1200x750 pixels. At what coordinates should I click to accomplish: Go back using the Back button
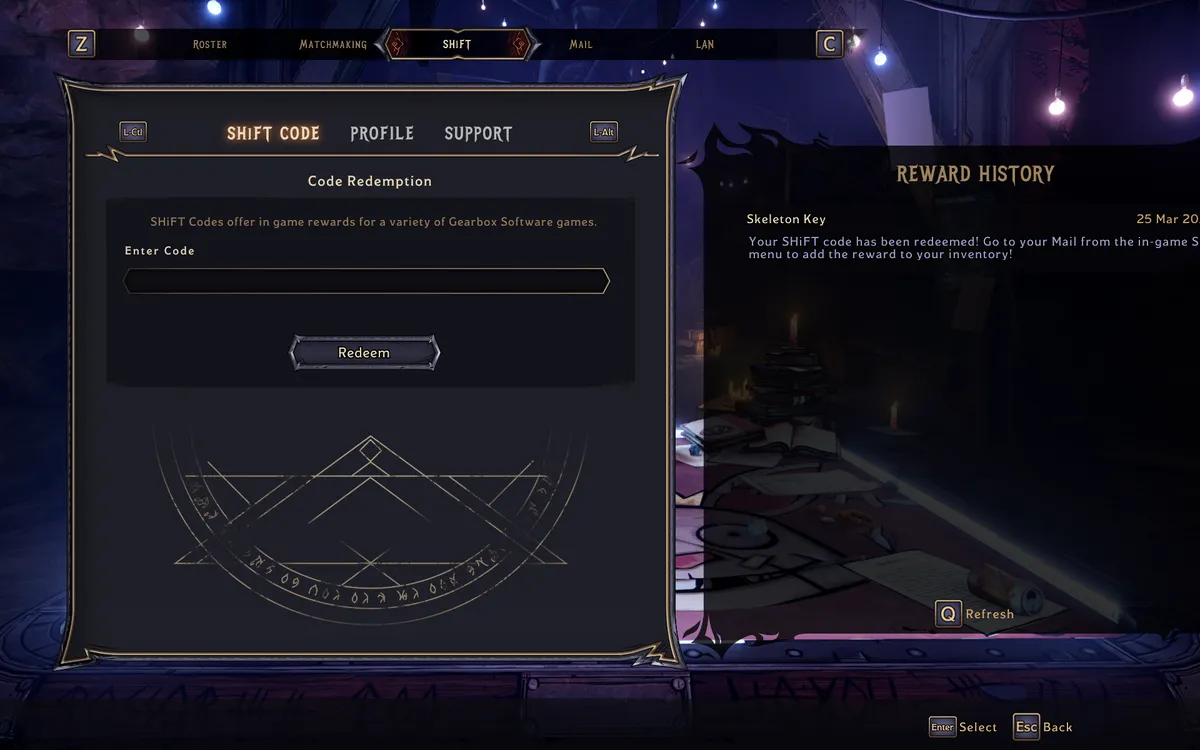point(1043,727)
